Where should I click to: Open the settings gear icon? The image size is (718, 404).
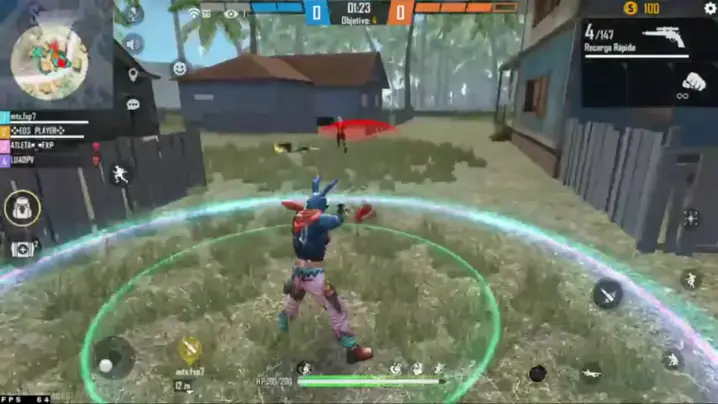point(710,8)
